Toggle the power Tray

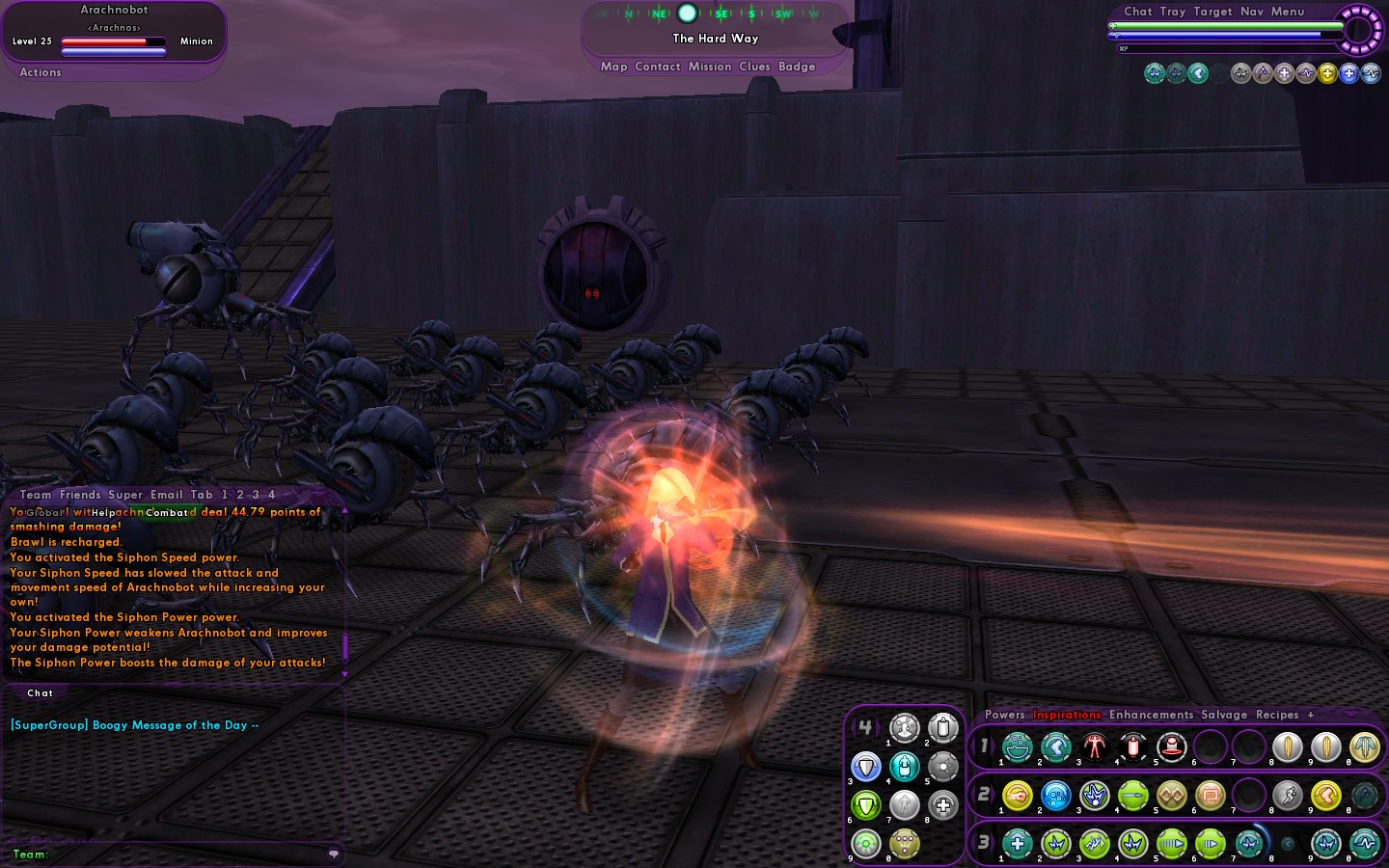click(x=1173, y=12)
